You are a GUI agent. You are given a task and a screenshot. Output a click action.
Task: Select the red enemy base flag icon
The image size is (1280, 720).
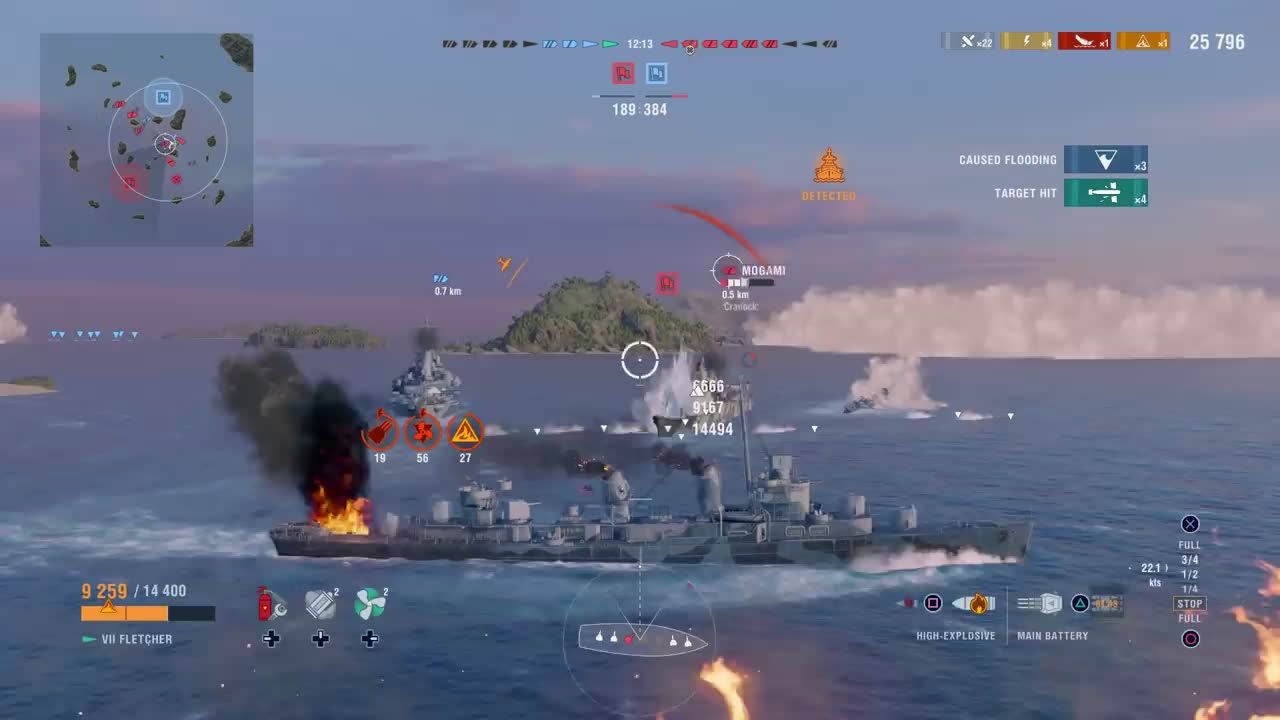tap(623, 73)
